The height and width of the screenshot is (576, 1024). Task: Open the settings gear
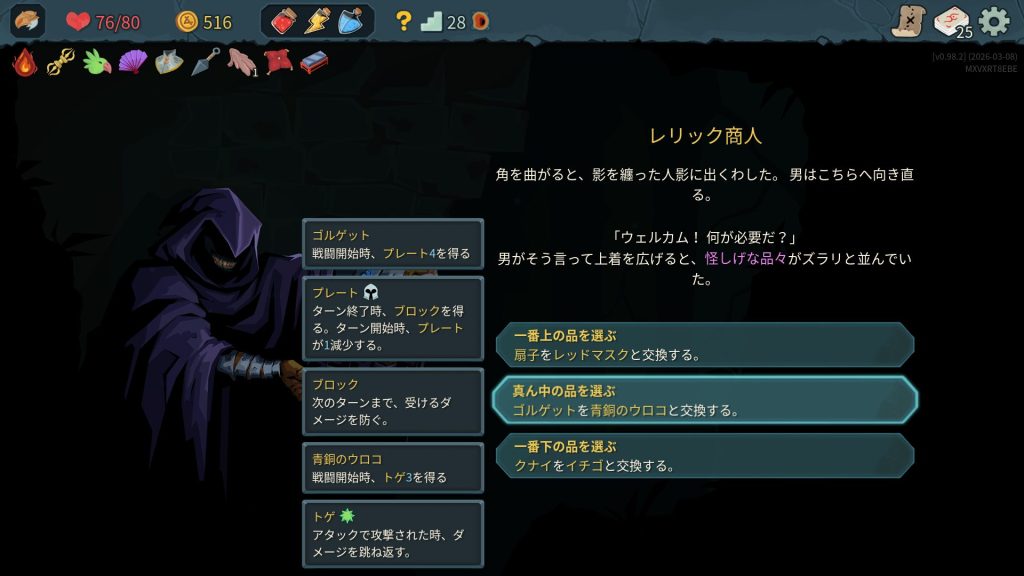click(x=994, y=21)
